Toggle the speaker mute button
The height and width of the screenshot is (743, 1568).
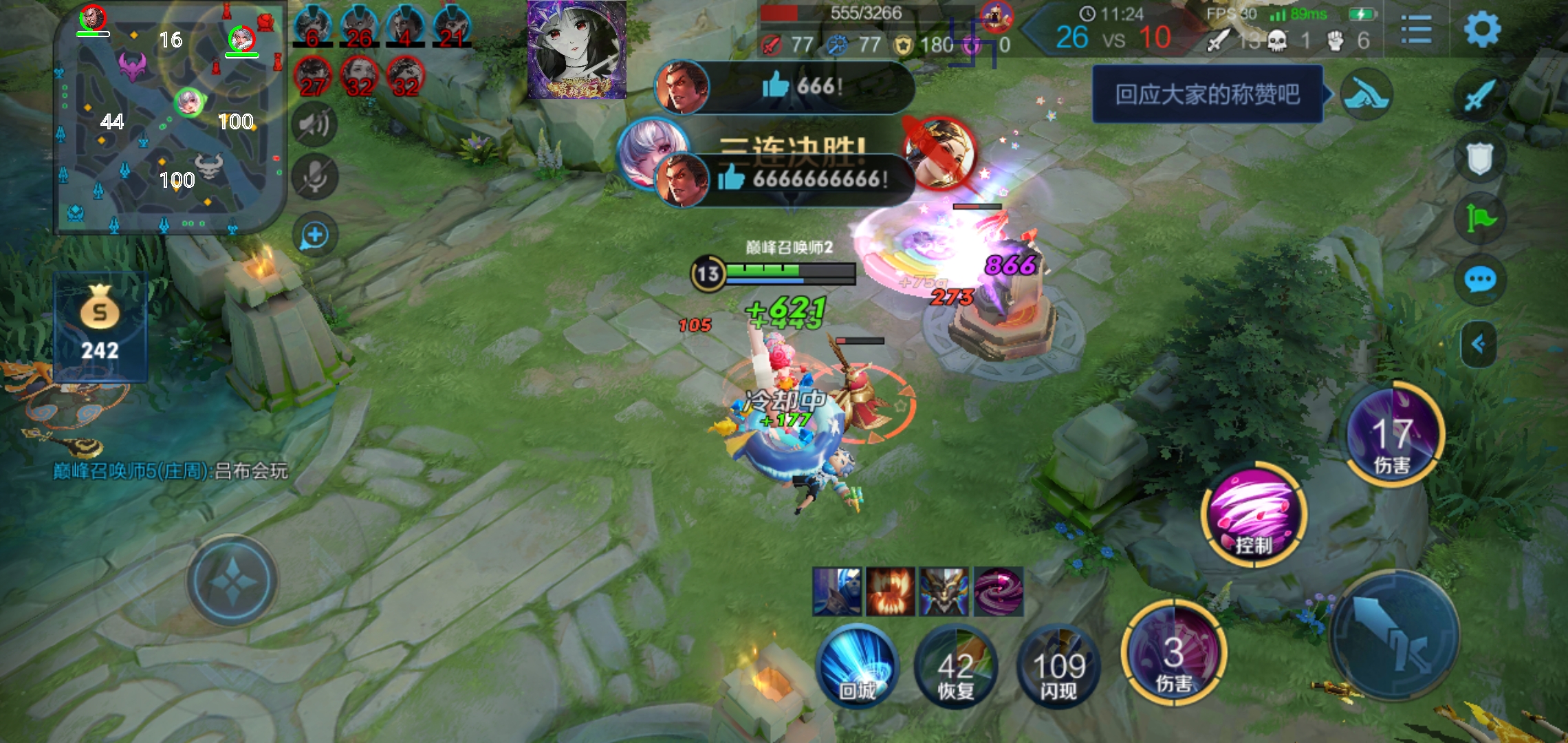point(315,125)
